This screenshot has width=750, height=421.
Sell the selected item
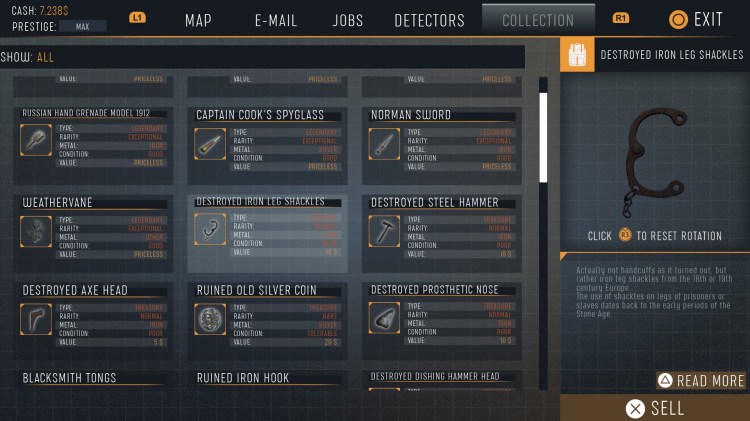pos(655,408)
